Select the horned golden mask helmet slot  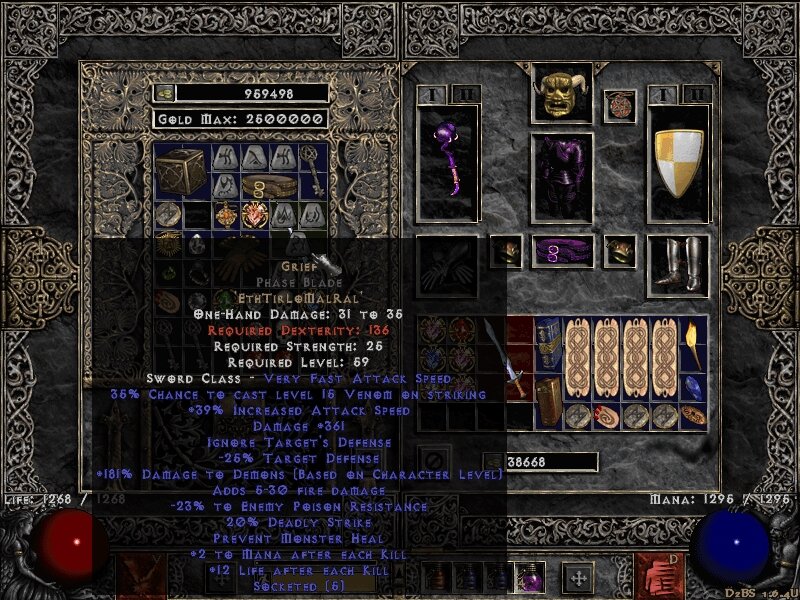[x=561, y=94]
